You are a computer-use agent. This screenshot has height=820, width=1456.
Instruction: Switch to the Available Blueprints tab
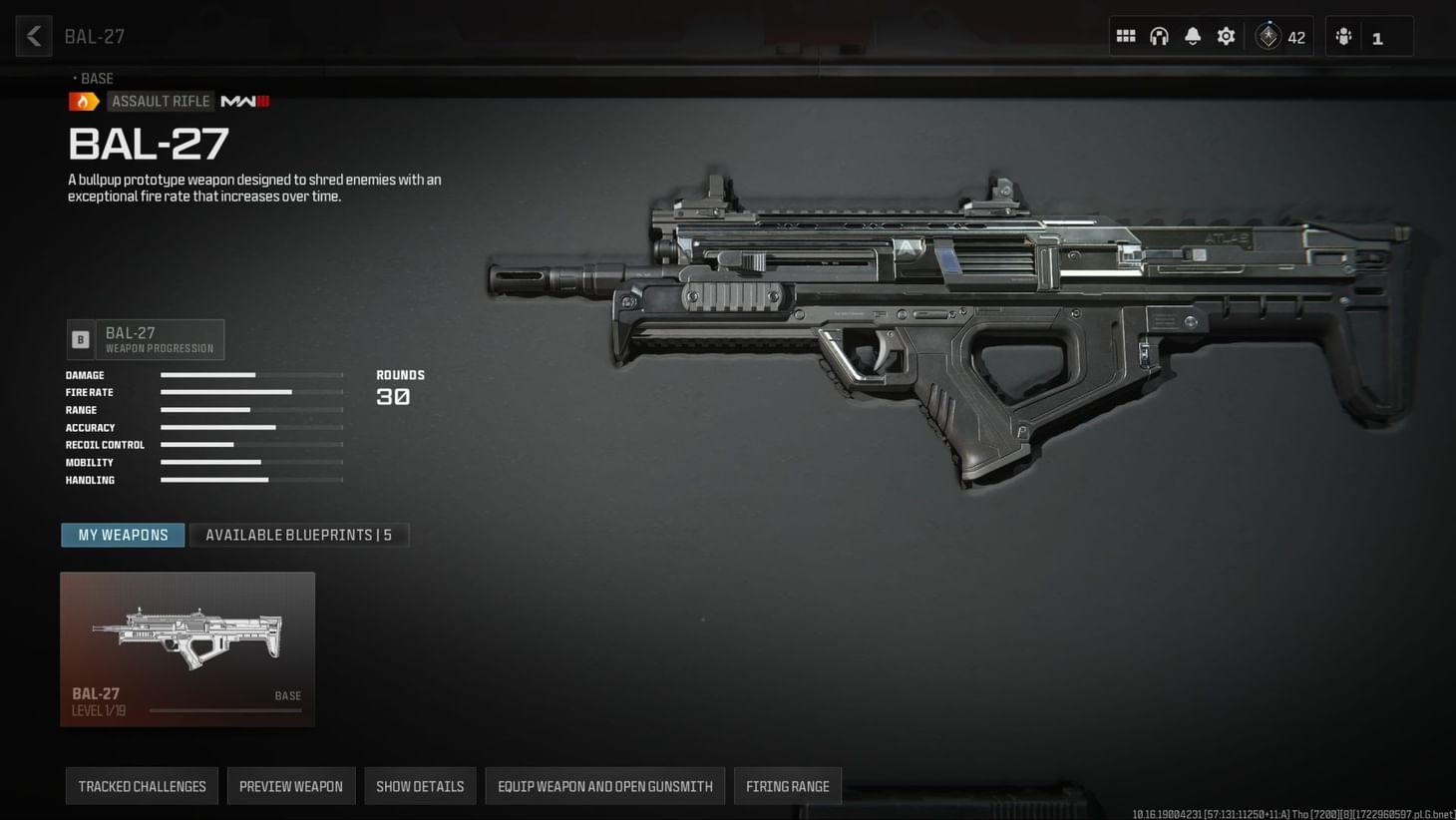(x=299, y=535)
